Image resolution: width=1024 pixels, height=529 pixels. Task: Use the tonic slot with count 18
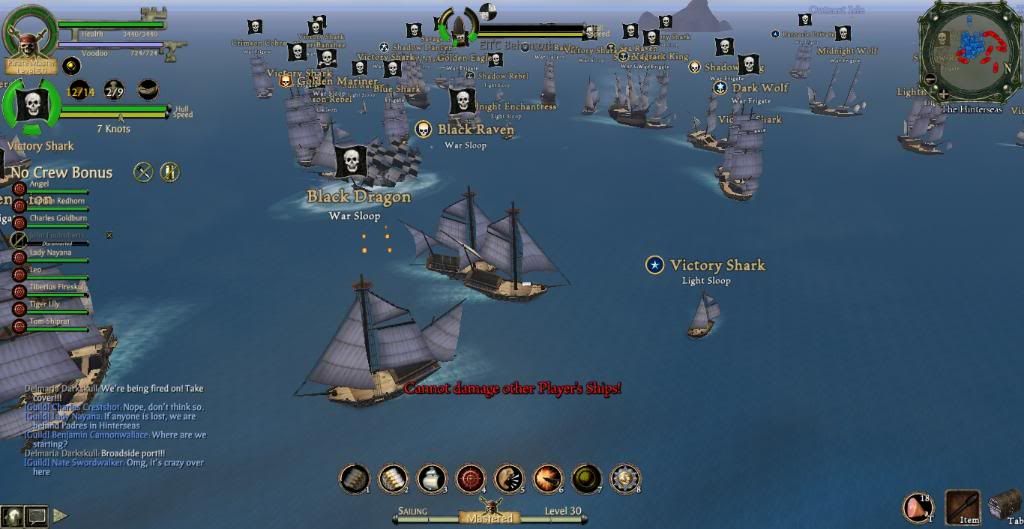[x=918, y=507]
